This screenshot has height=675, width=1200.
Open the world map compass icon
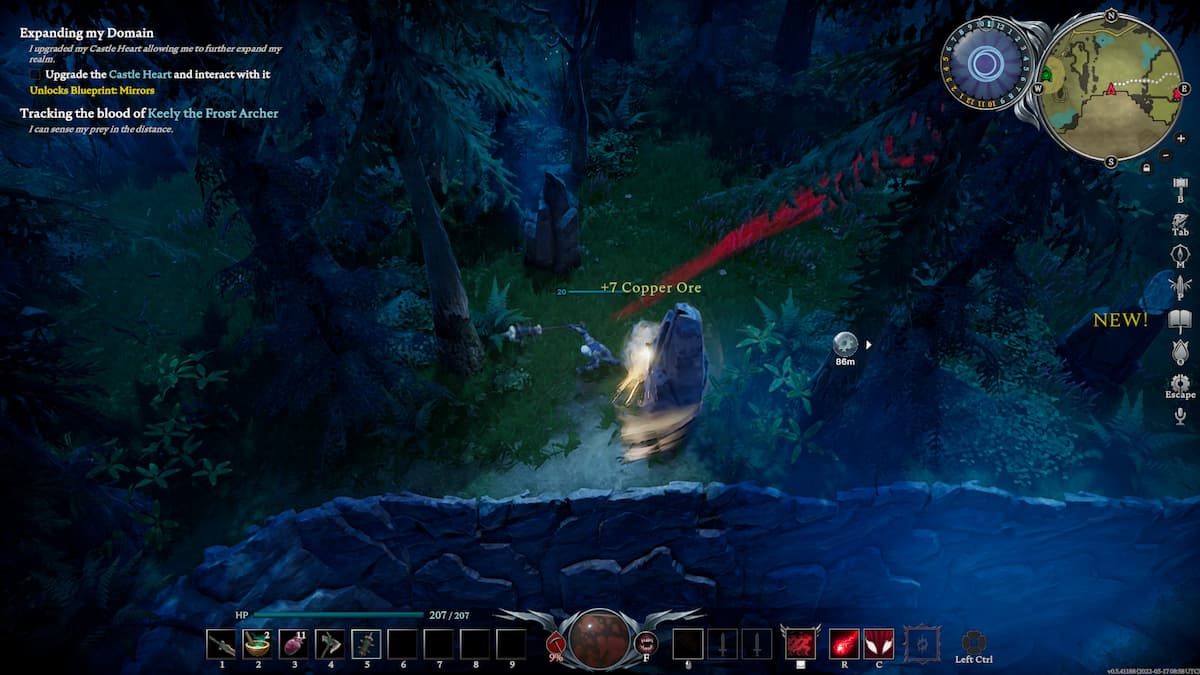click(1180, 253)
